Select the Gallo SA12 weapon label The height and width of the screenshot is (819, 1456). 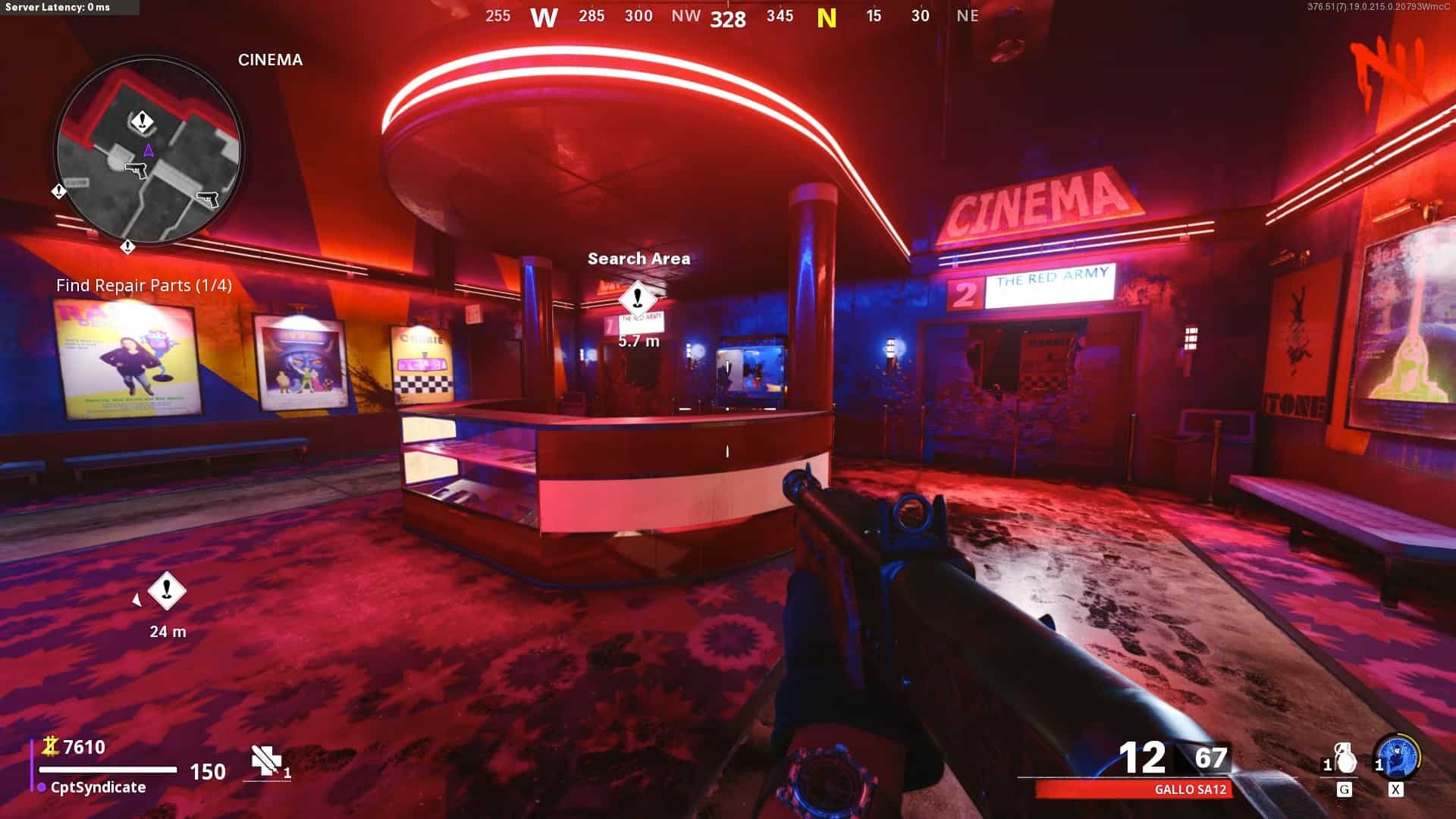[1190, 789]
